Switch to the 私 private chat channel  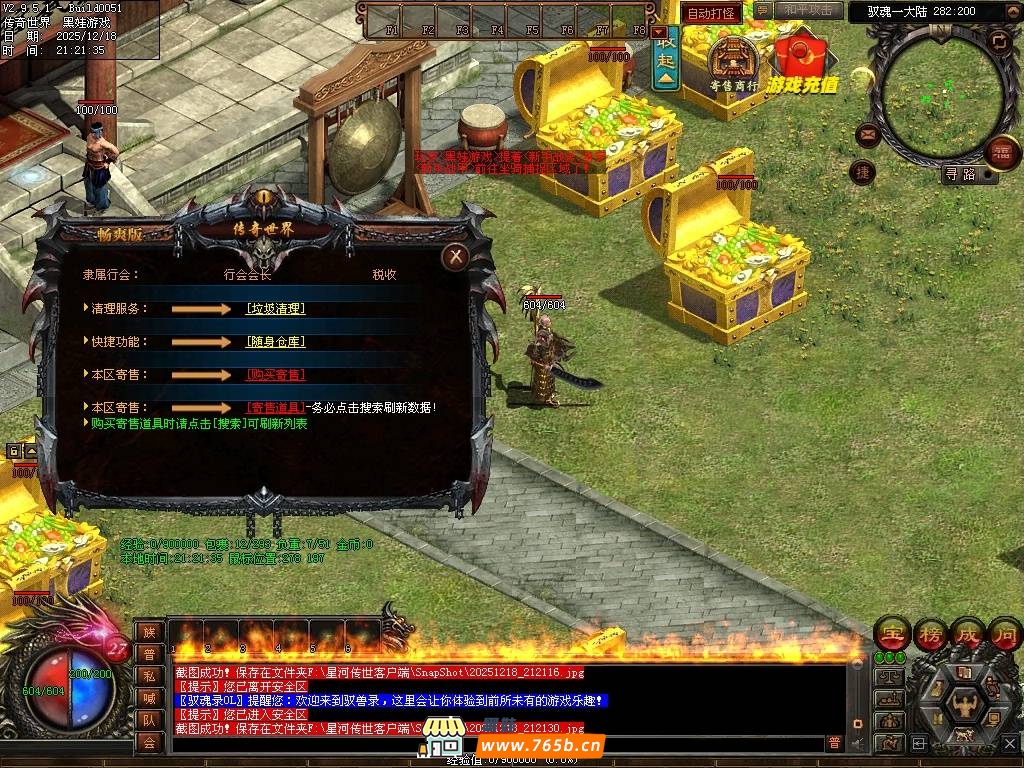(x=149, y=676)
